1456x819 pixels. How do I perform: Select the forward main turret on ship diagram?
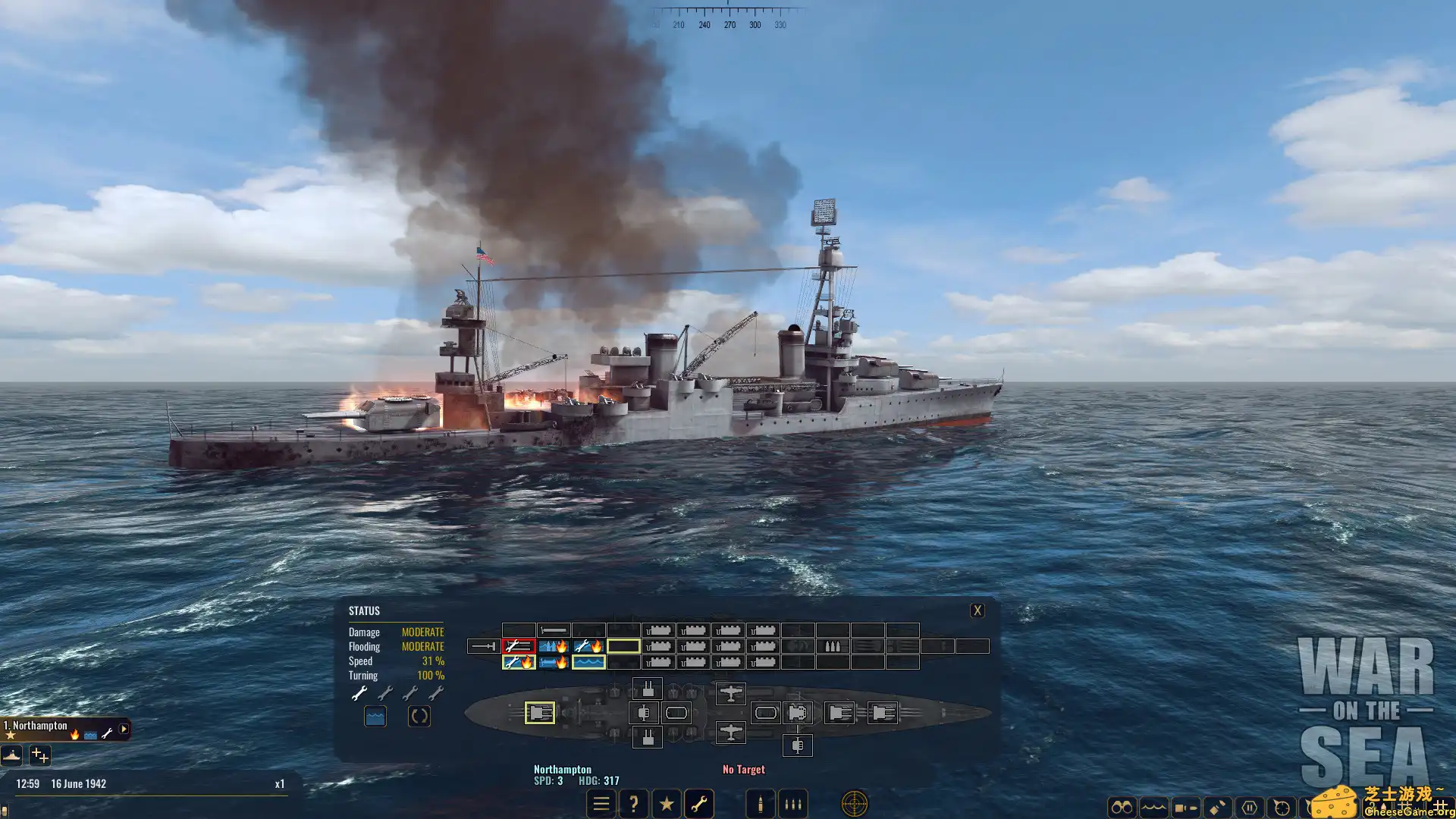click(x=540, y=712)
